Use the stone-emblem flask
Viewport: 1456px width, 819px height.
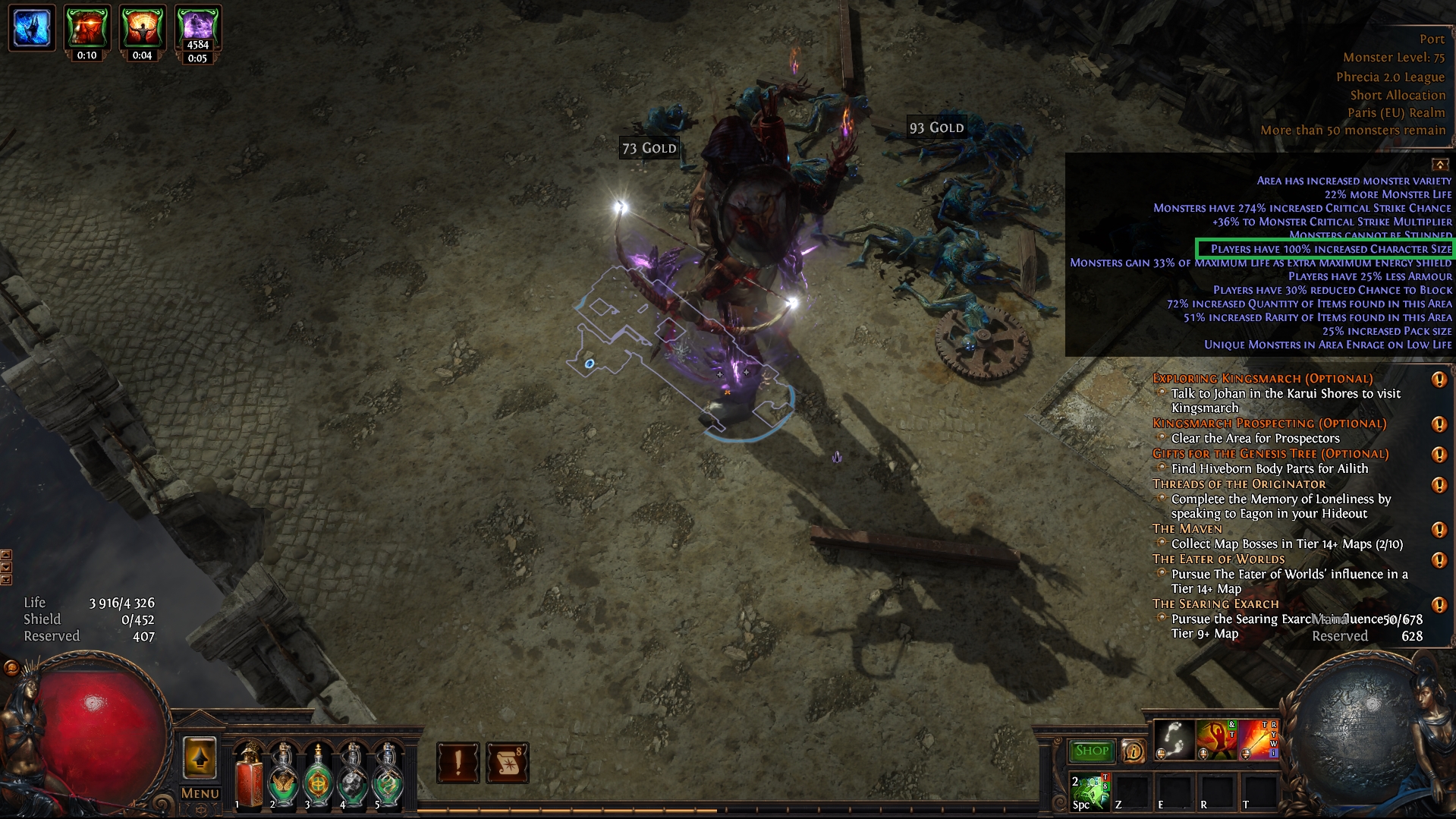tap(353, 776)
